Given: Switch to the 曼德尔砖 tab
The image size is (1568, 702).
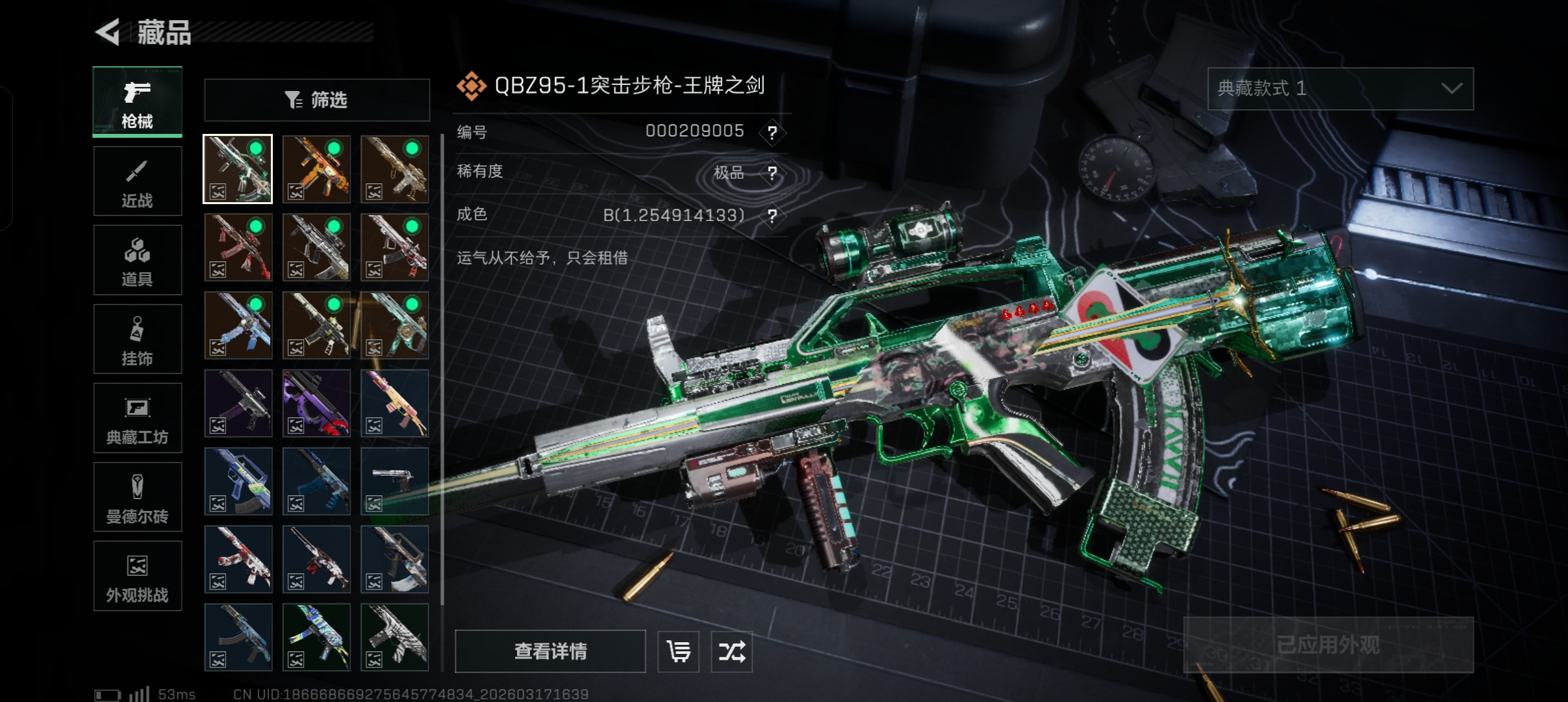Looking at the screenshot, I should pos(137,497).
